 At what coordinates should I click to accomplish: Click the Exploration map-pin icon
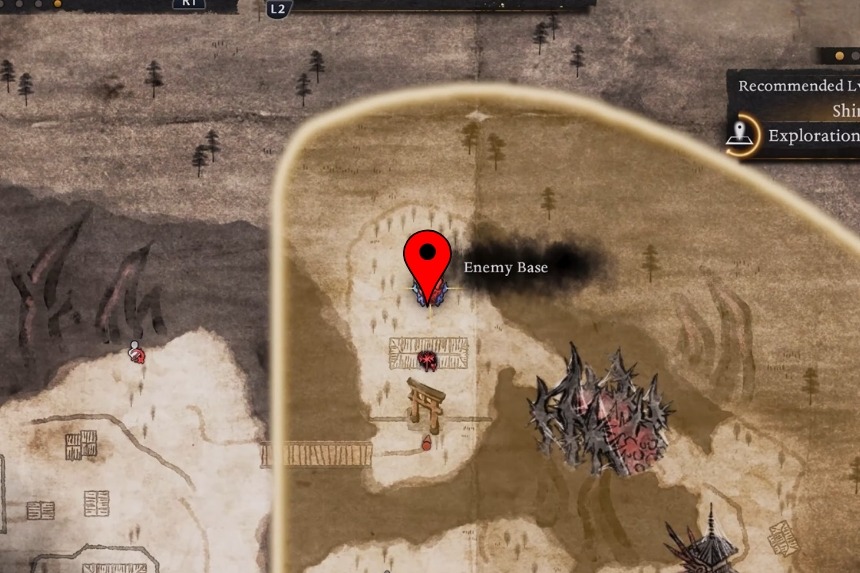pos(742,136)
